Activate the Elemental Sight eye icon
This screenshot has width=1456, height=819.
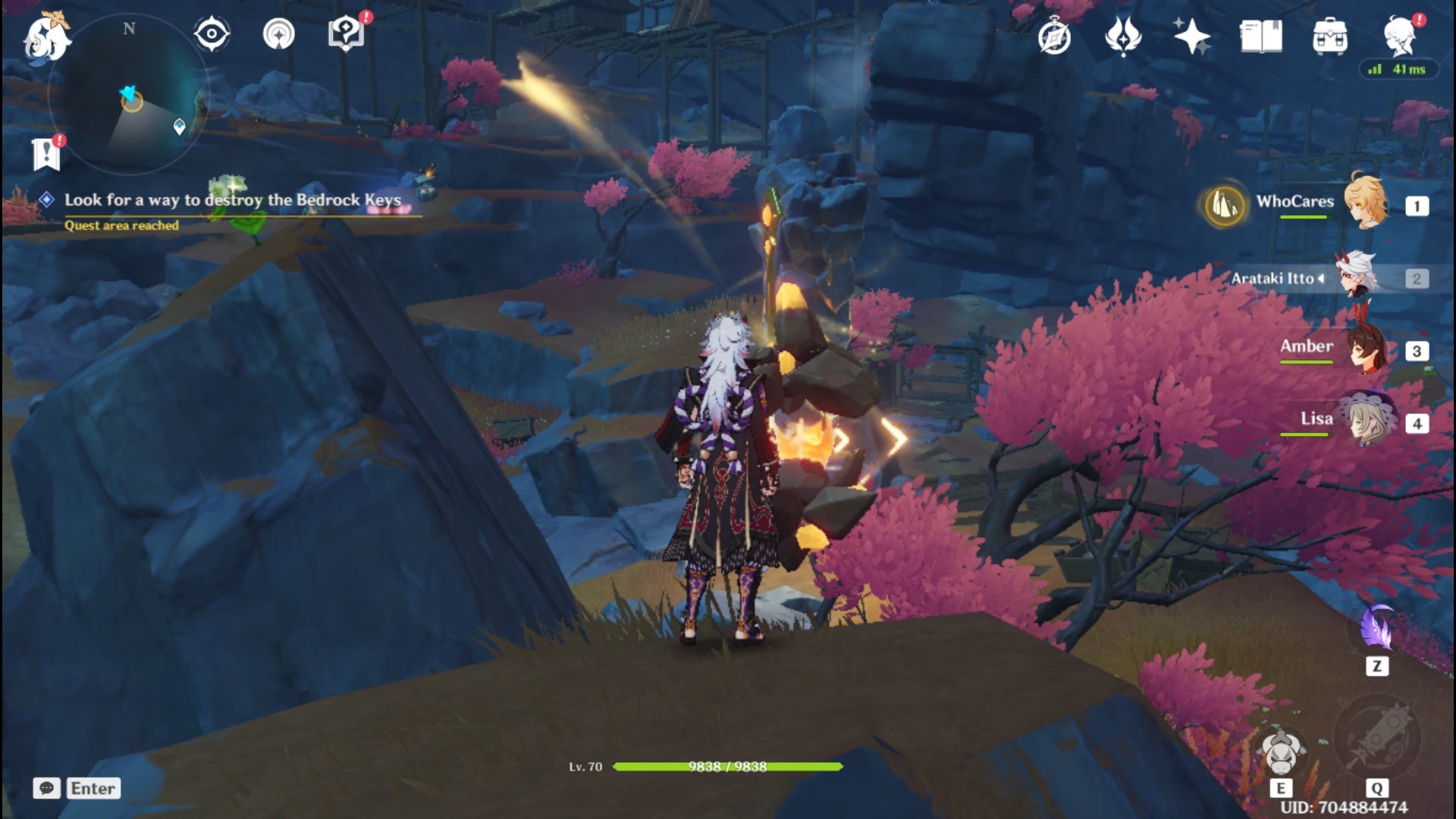click(x=210, y=33)
